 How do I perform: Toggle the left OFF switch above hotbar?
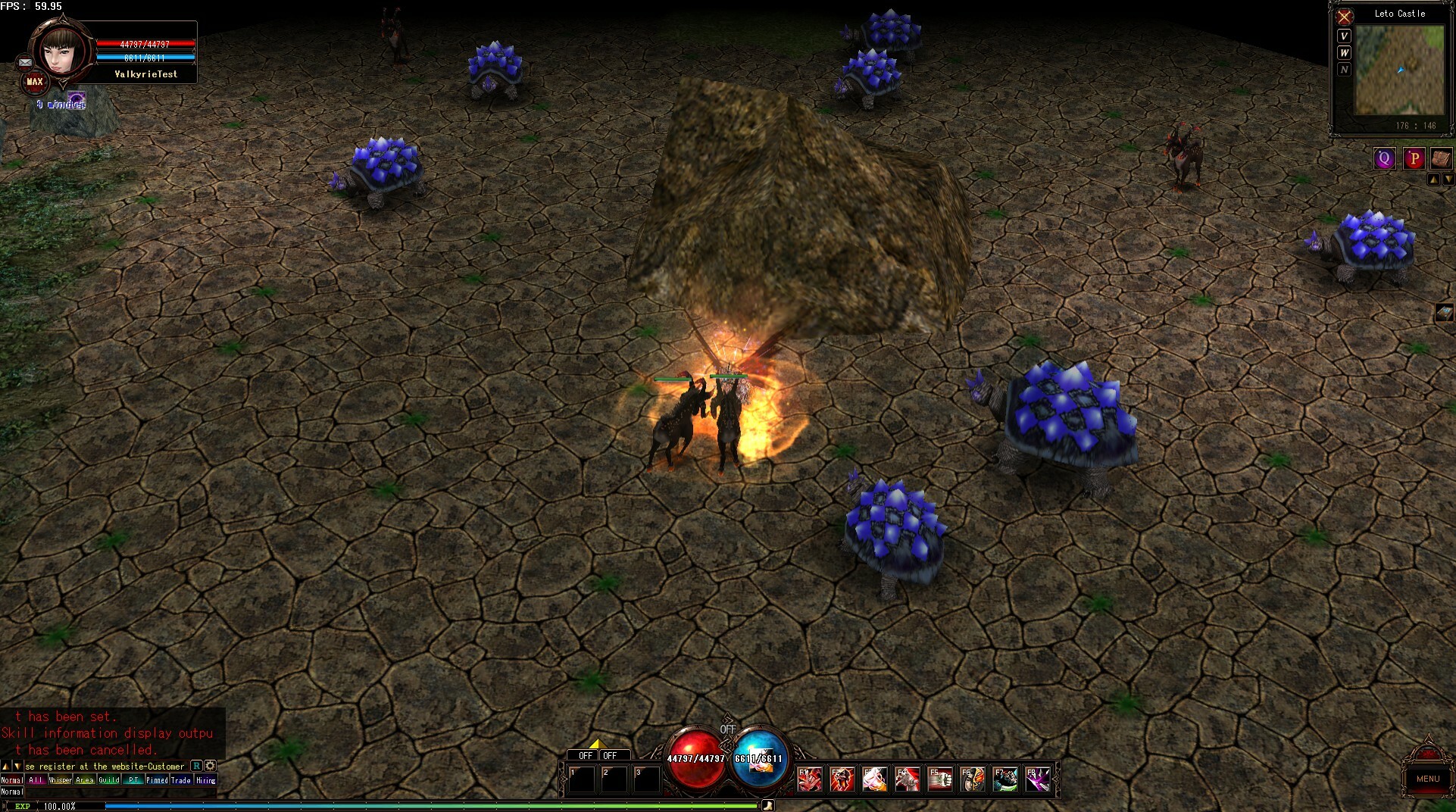click(x=585, y=755)
